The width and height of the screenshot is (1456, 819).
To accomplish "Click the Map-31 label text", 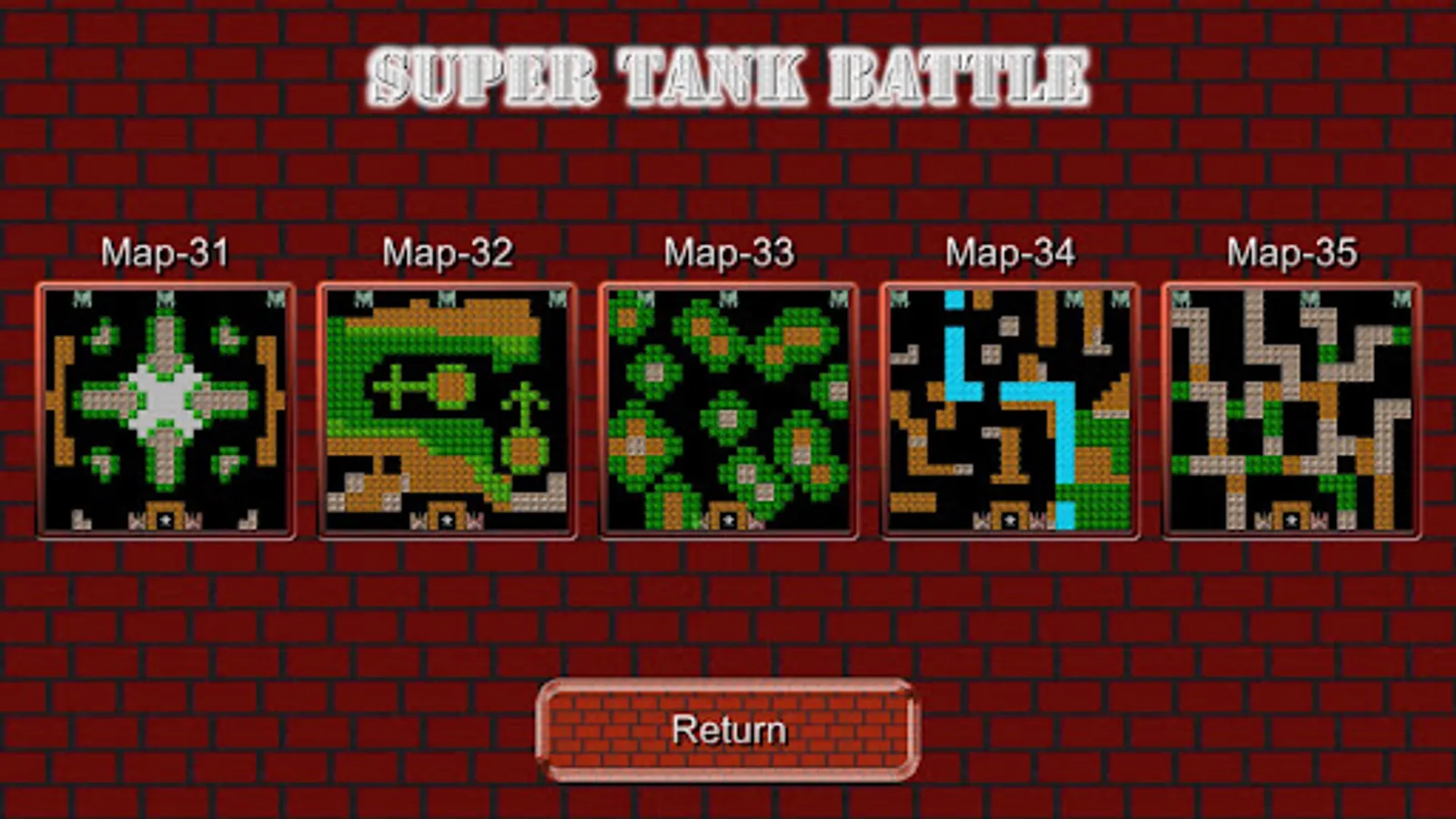I will (167, 253).
